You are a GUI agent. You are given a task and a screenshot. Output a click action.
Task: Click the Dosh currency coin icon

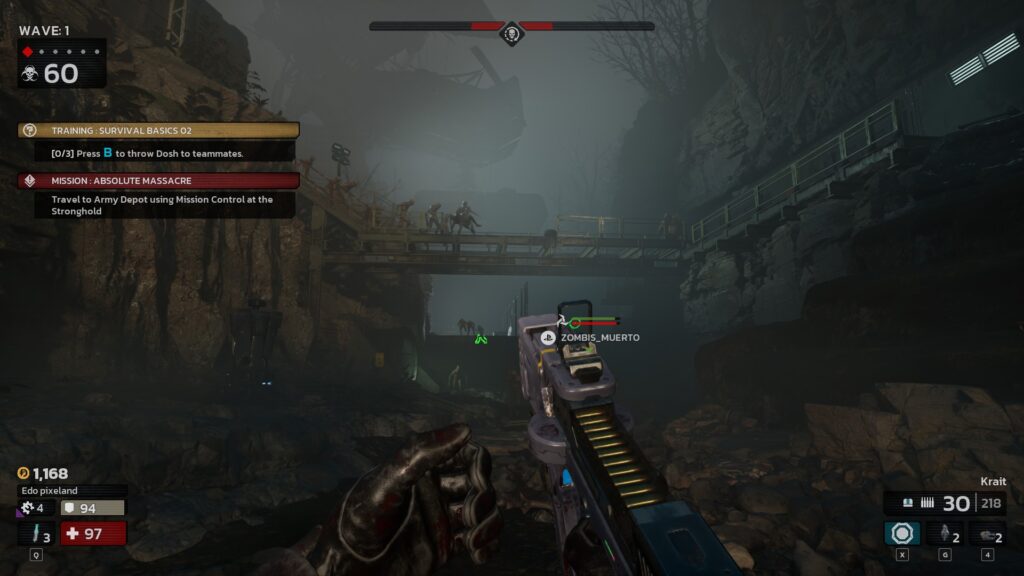(x=24, y=473)
